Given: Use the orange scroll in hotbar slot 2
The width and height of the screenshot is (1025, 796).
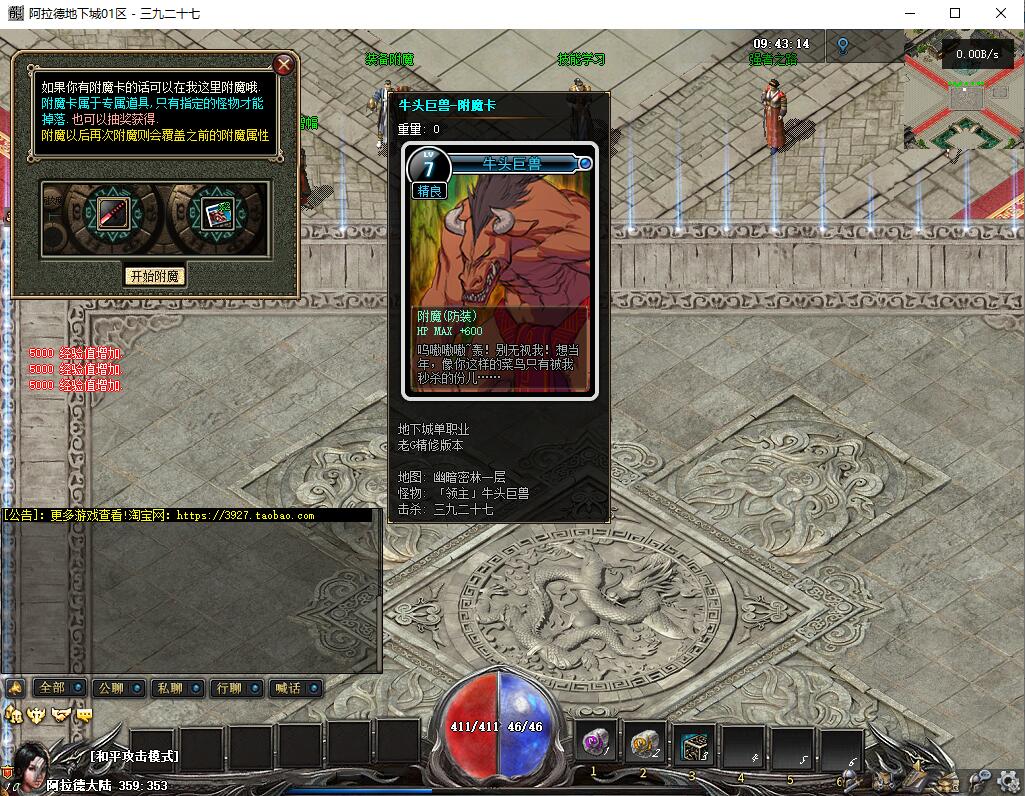Looking at the screenshot, I should point(646,745).
